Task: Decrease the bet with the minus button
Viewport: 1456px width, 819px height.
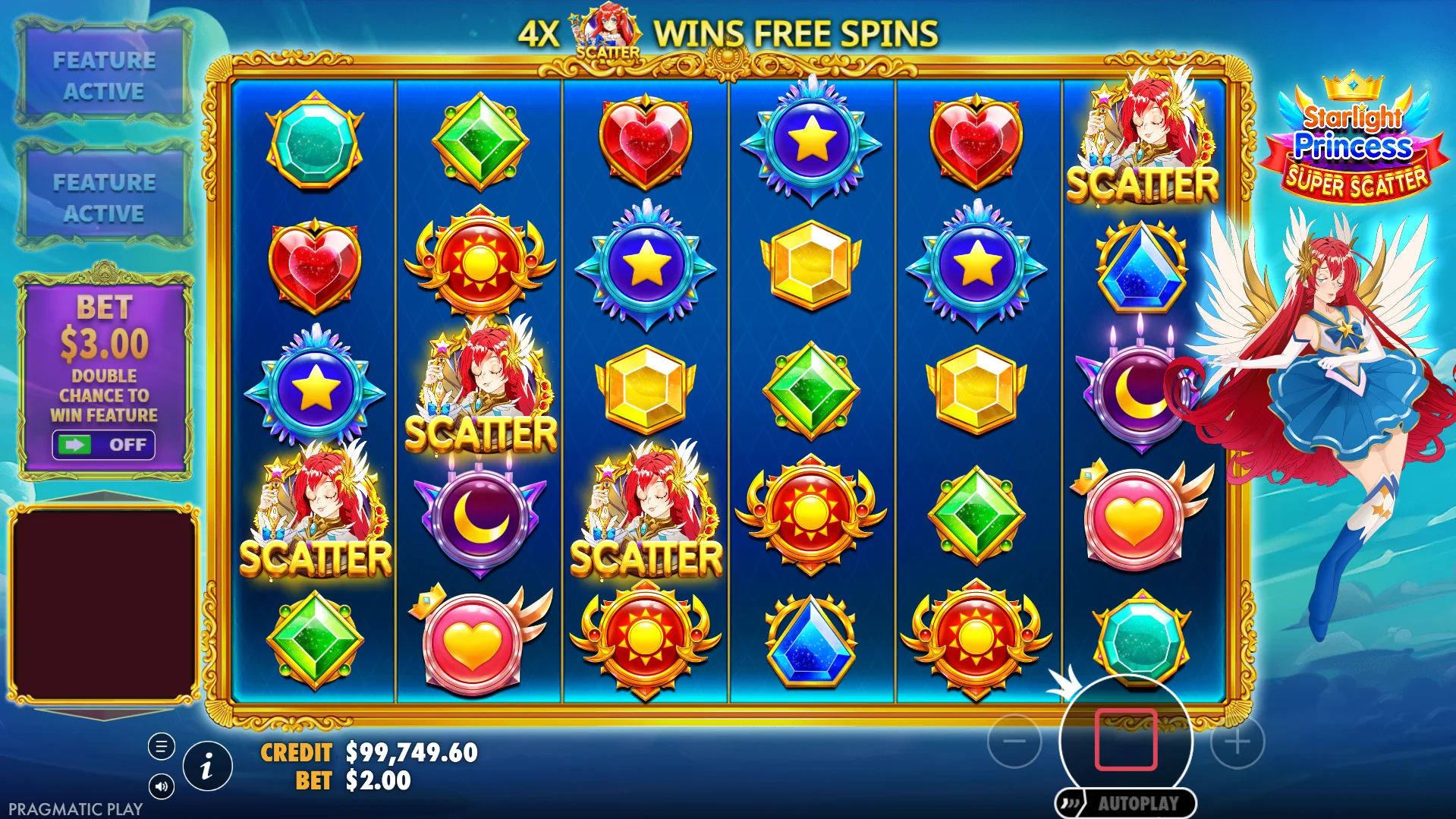Action: [1014, 741]
